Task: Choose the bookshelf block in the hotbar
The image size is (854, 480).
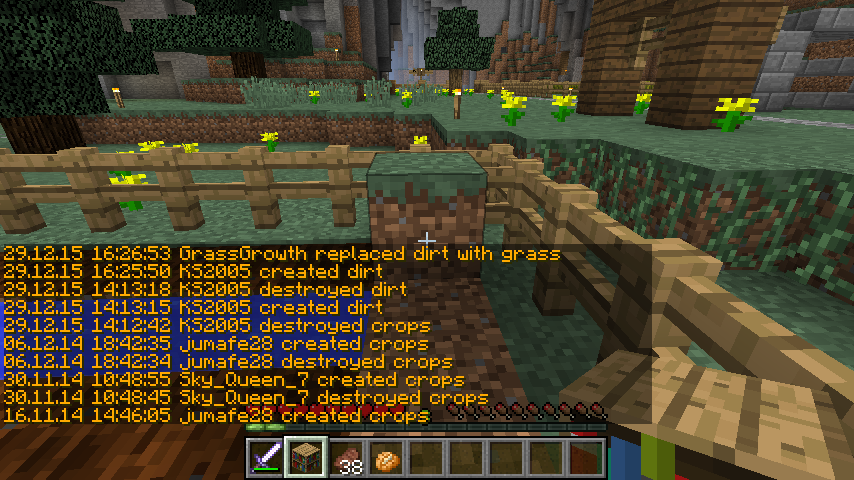Action: (306, 457)
